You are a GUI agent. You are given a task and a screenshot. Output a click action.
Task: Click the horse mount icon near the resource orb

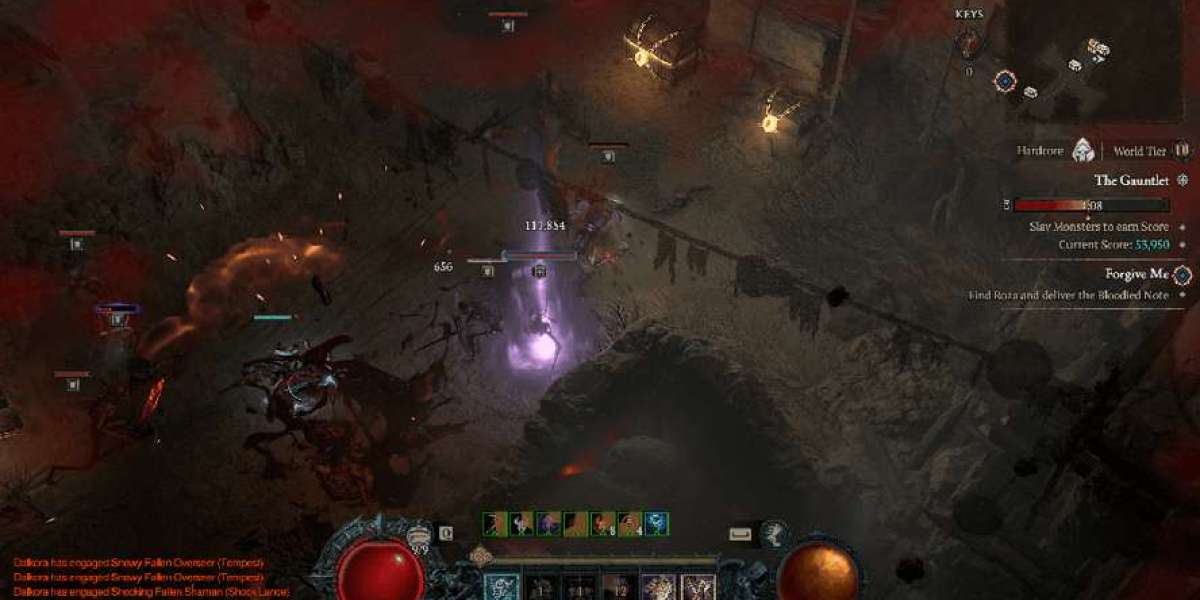click(x=772, y=535)
